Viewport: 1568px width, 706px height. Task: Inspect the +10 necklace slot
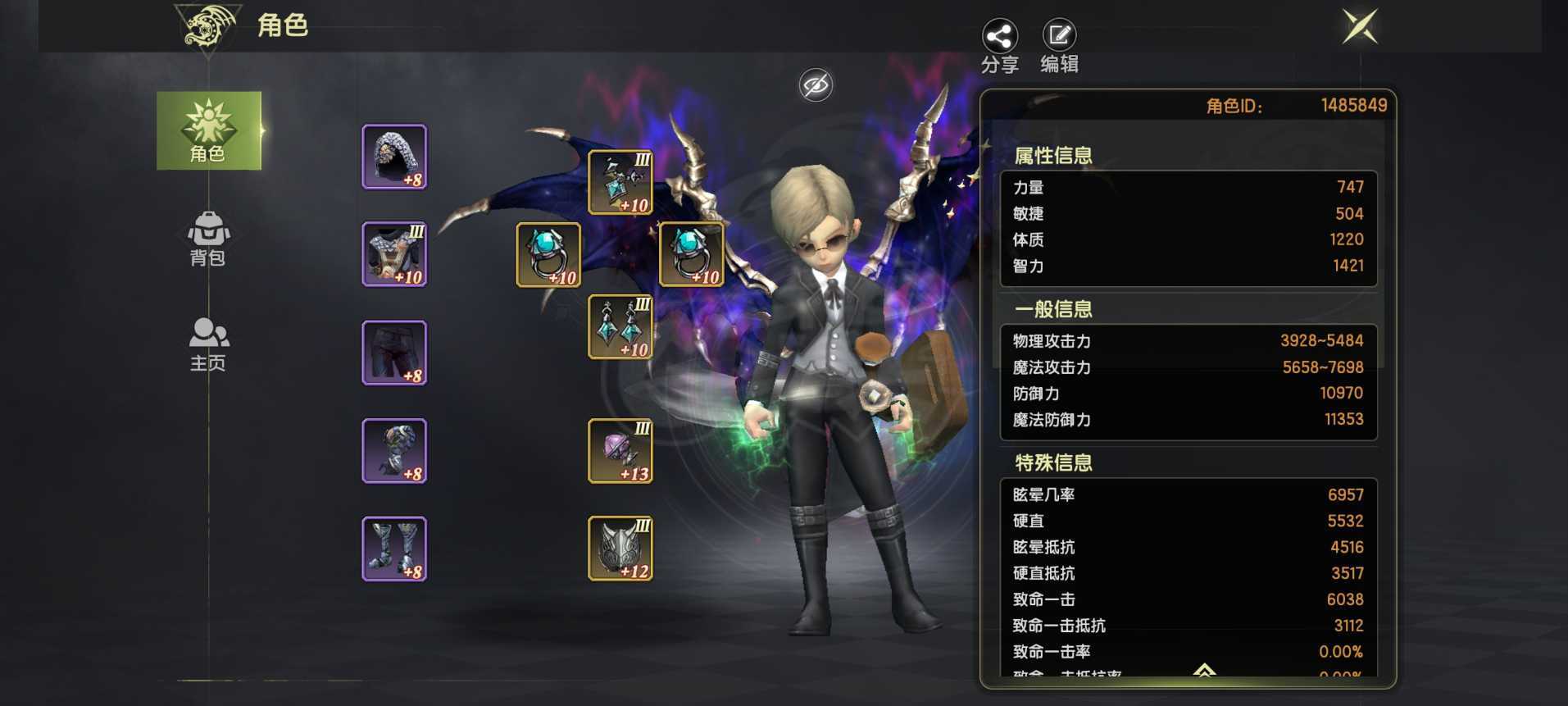pos(620,182)
